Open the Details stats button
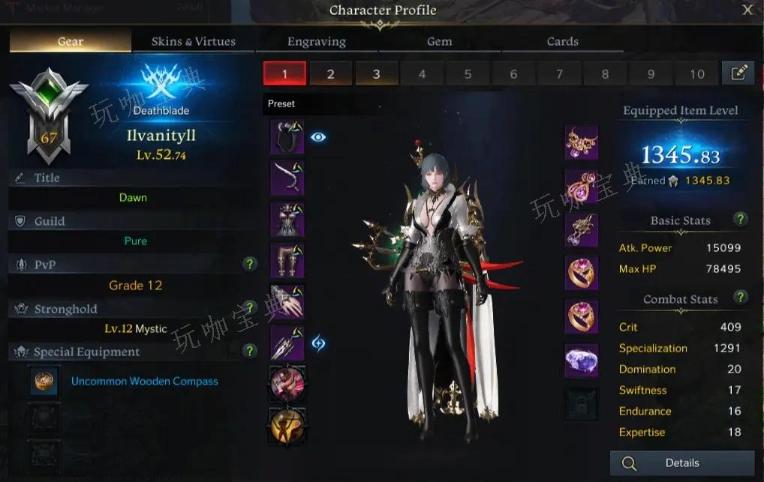 tap(682, 463)
